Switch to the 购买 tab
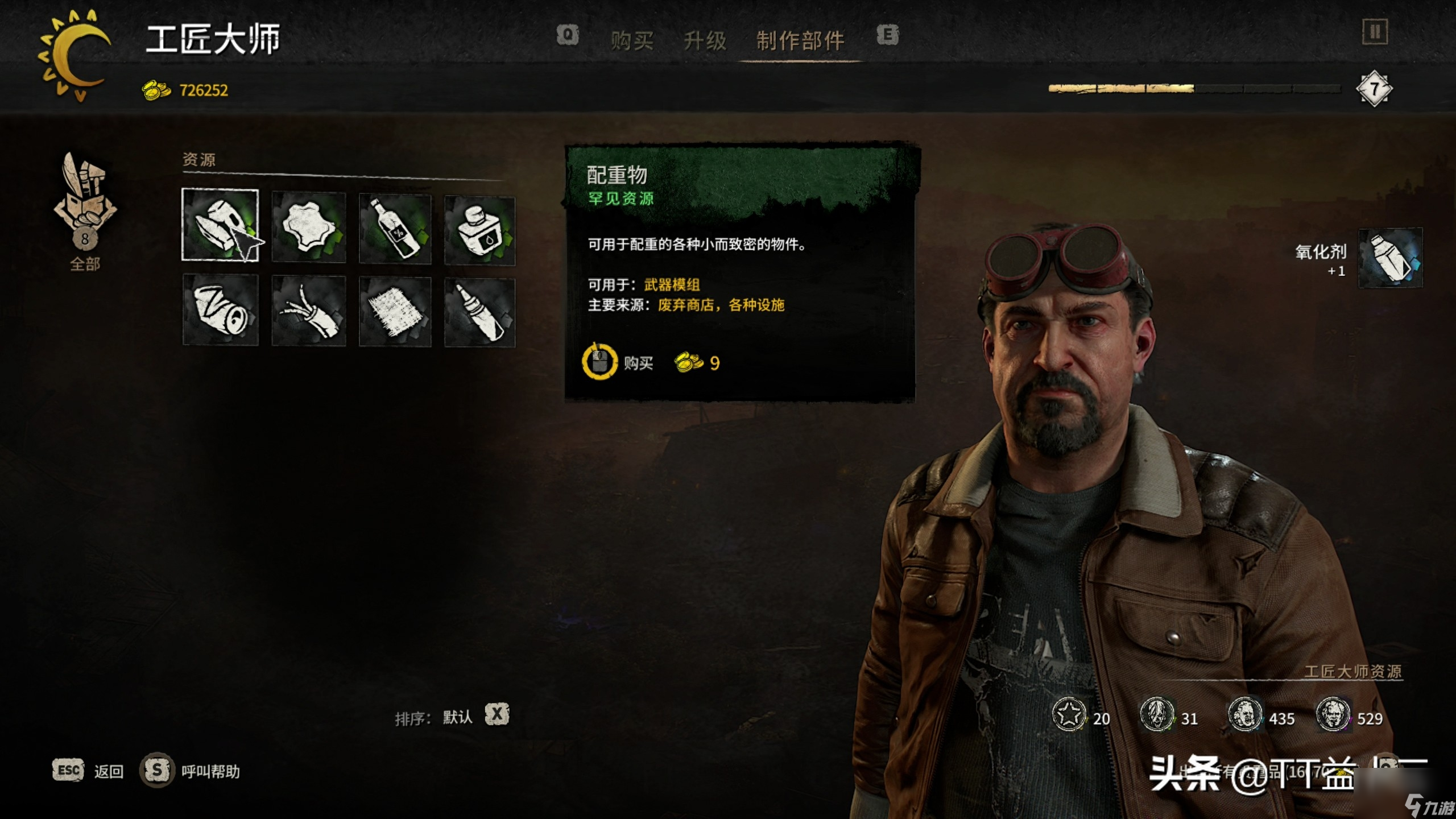This screenshot has height=819, width=1456. (632, 40)
